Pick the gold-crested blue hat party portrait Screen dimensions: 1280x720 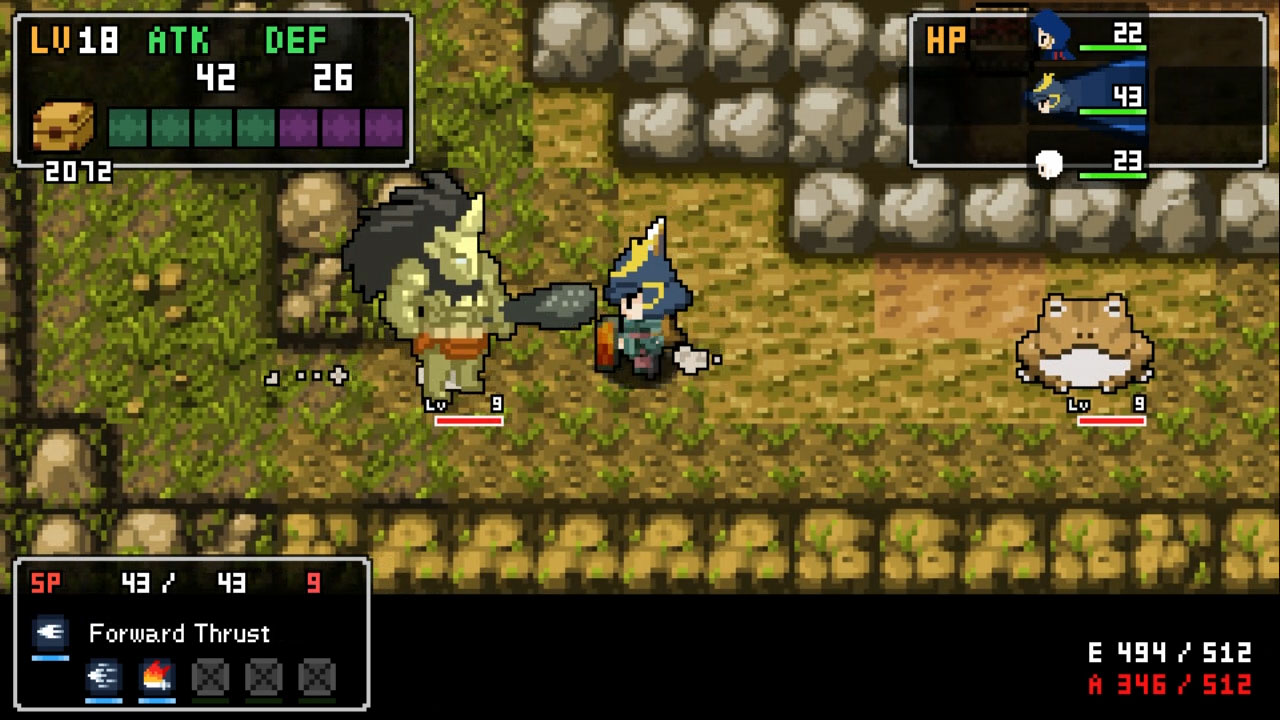click(x=1047, y=97)
